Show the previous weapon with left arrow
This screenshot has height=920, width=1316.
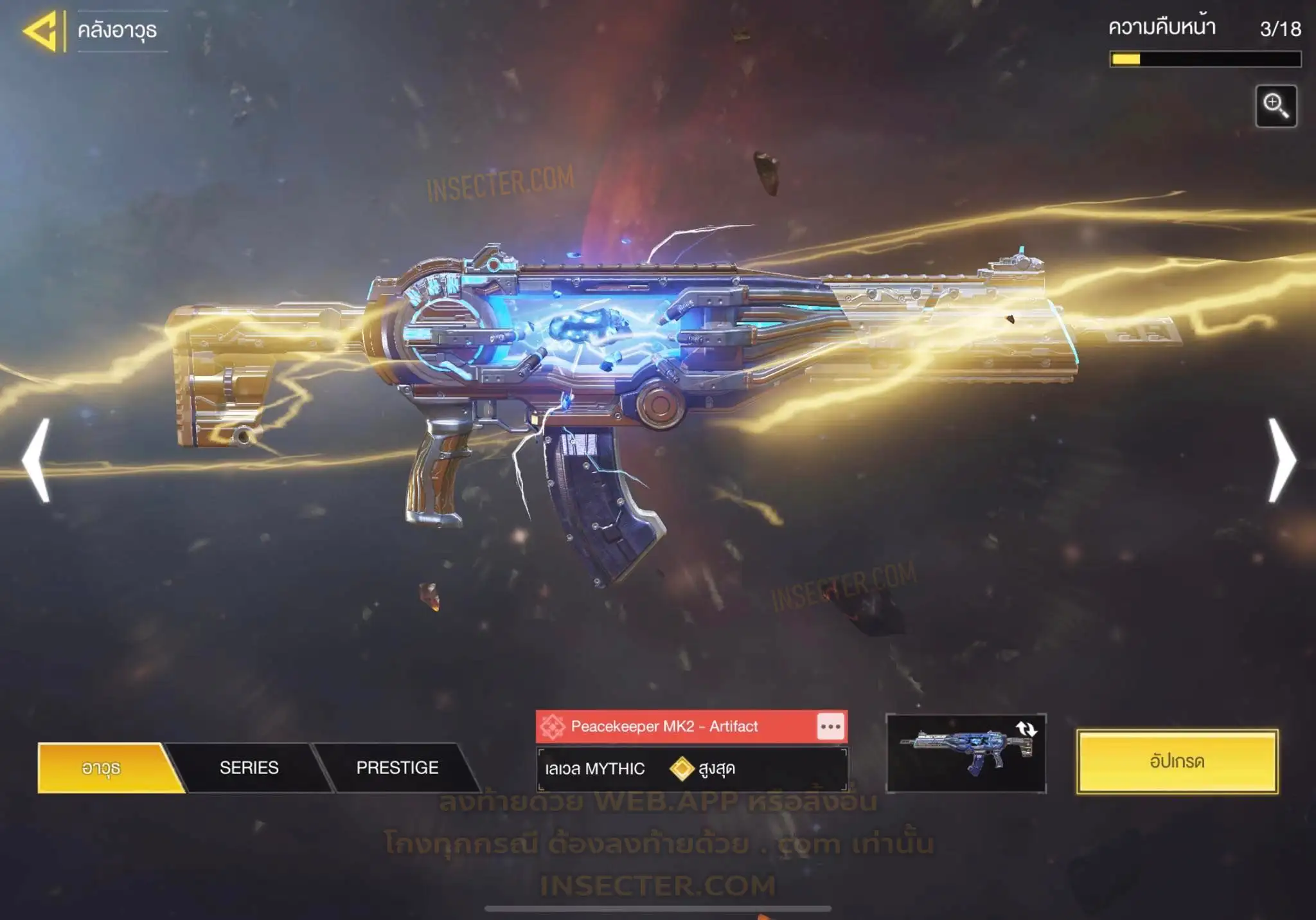click(x=37, y=460)
